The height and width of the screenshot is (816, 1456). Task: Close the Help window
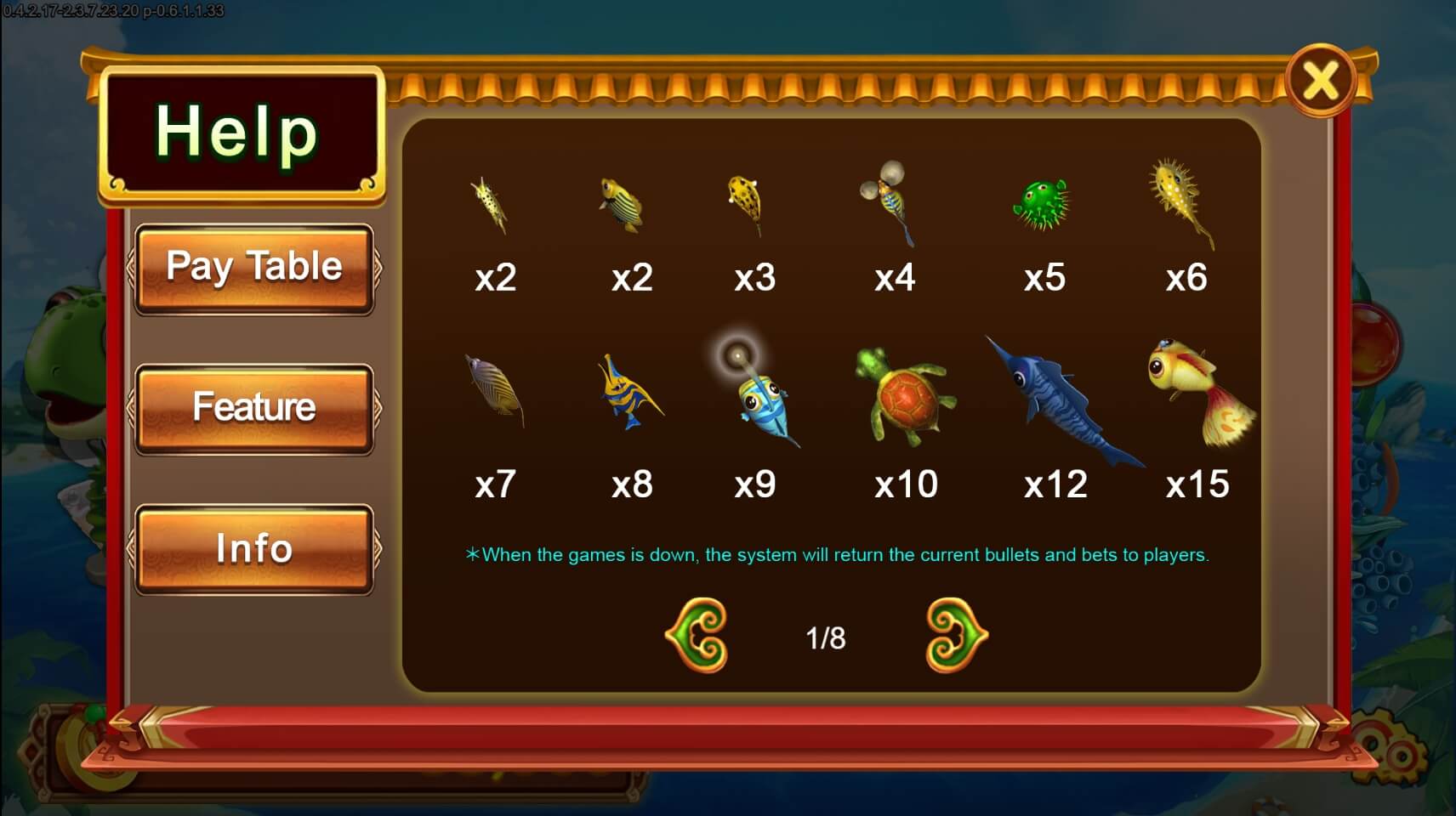1321,79
